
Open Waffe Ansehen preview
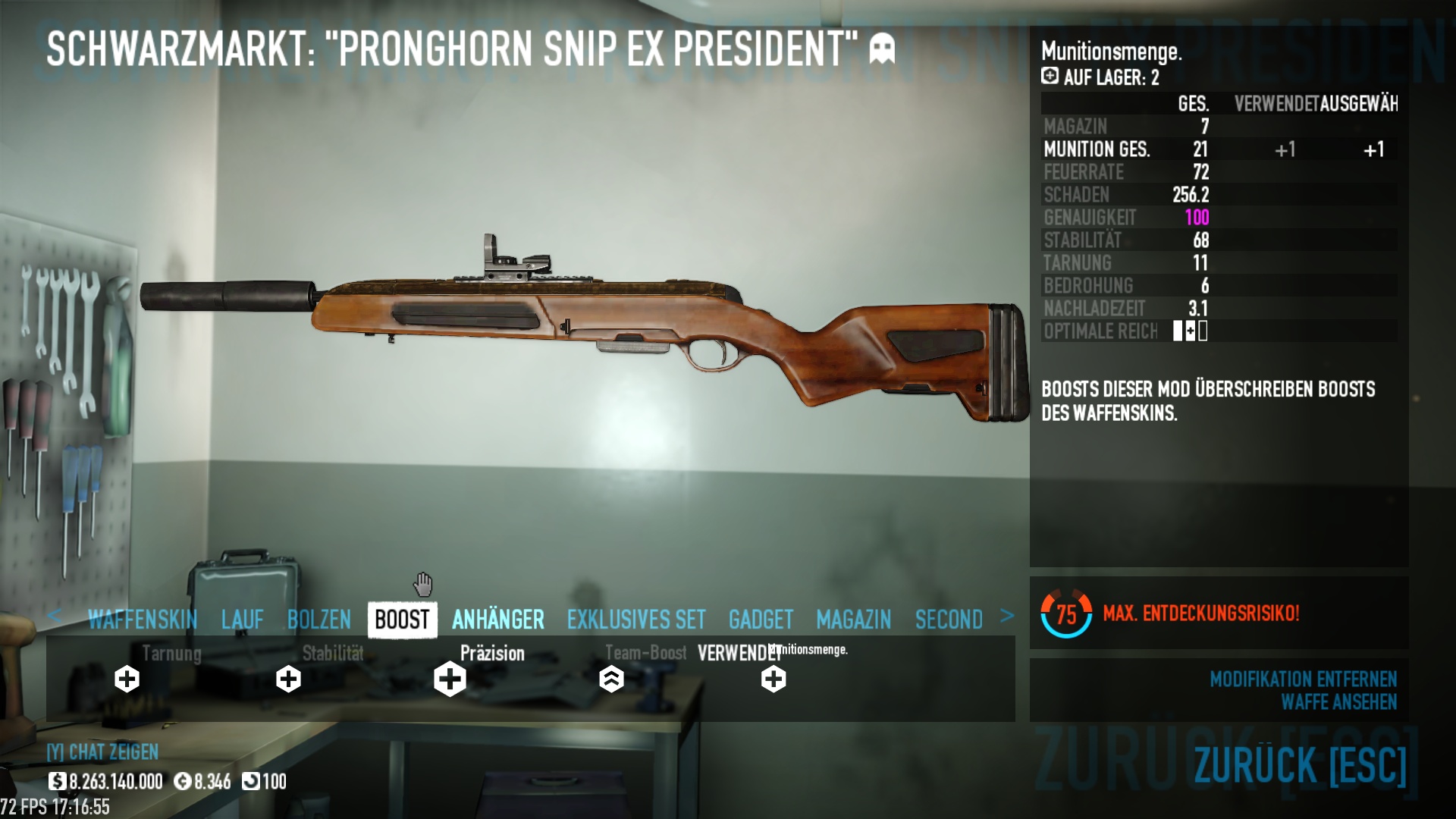1338,702
